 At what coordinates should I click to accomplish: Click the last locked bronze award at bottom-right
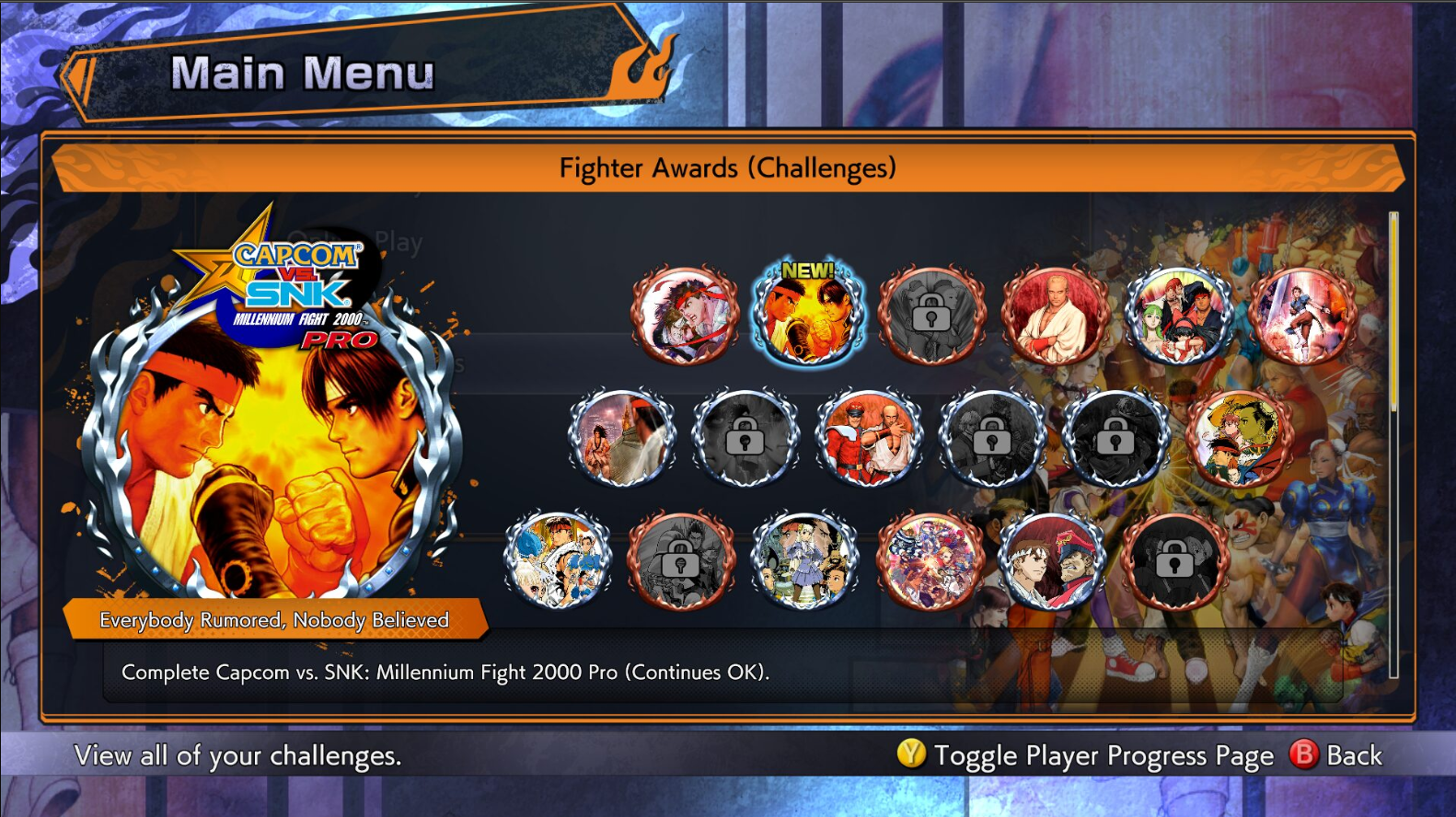[1180, 561]
